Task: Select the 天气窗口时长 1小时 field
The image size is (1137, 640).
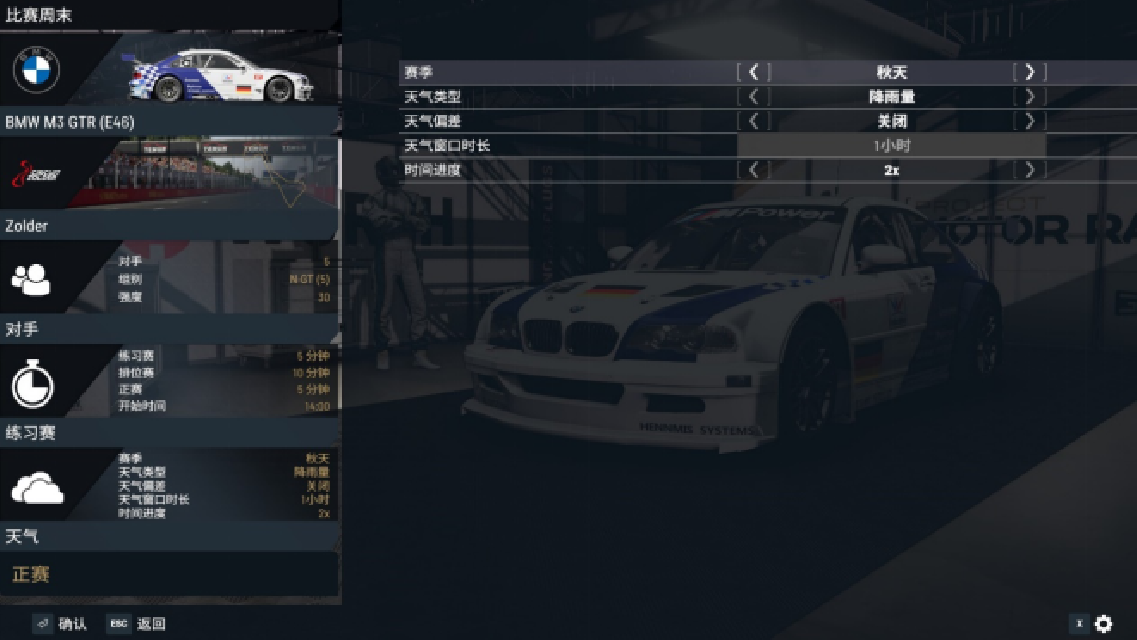Action: (891, 146)
